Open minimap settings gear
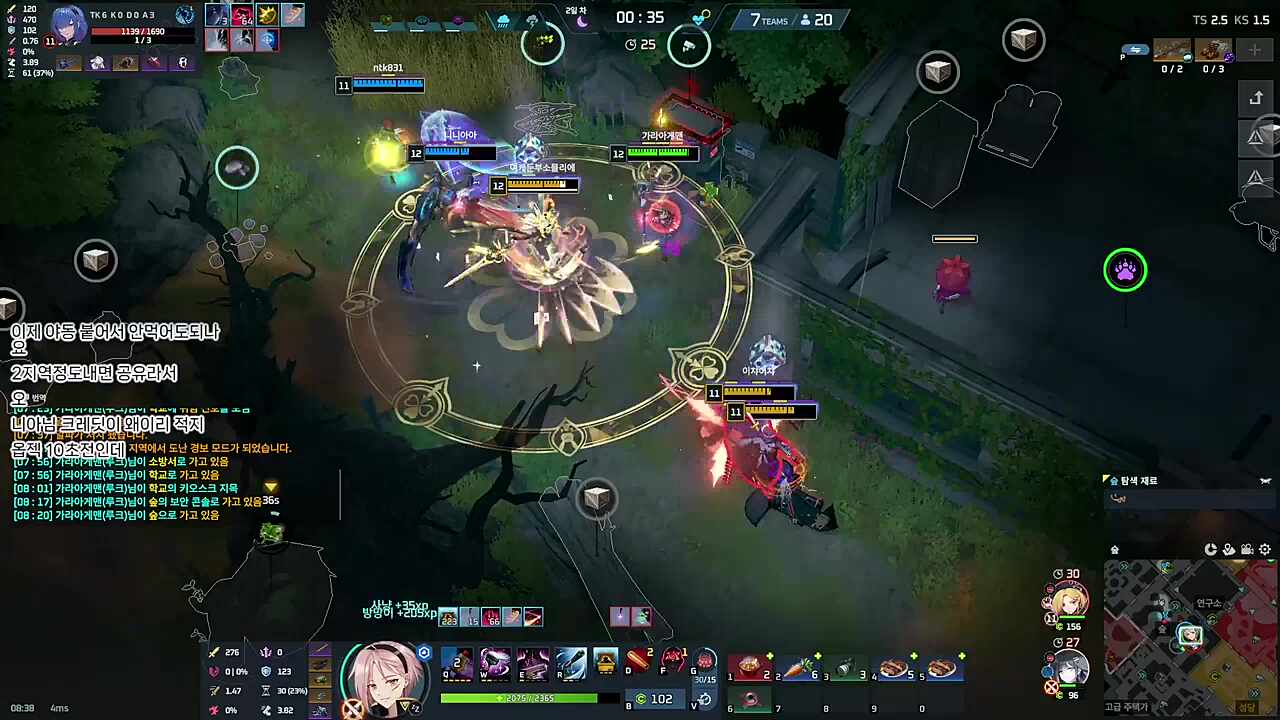This screenshot has width=1280, height=720. tap(1265, 549)
